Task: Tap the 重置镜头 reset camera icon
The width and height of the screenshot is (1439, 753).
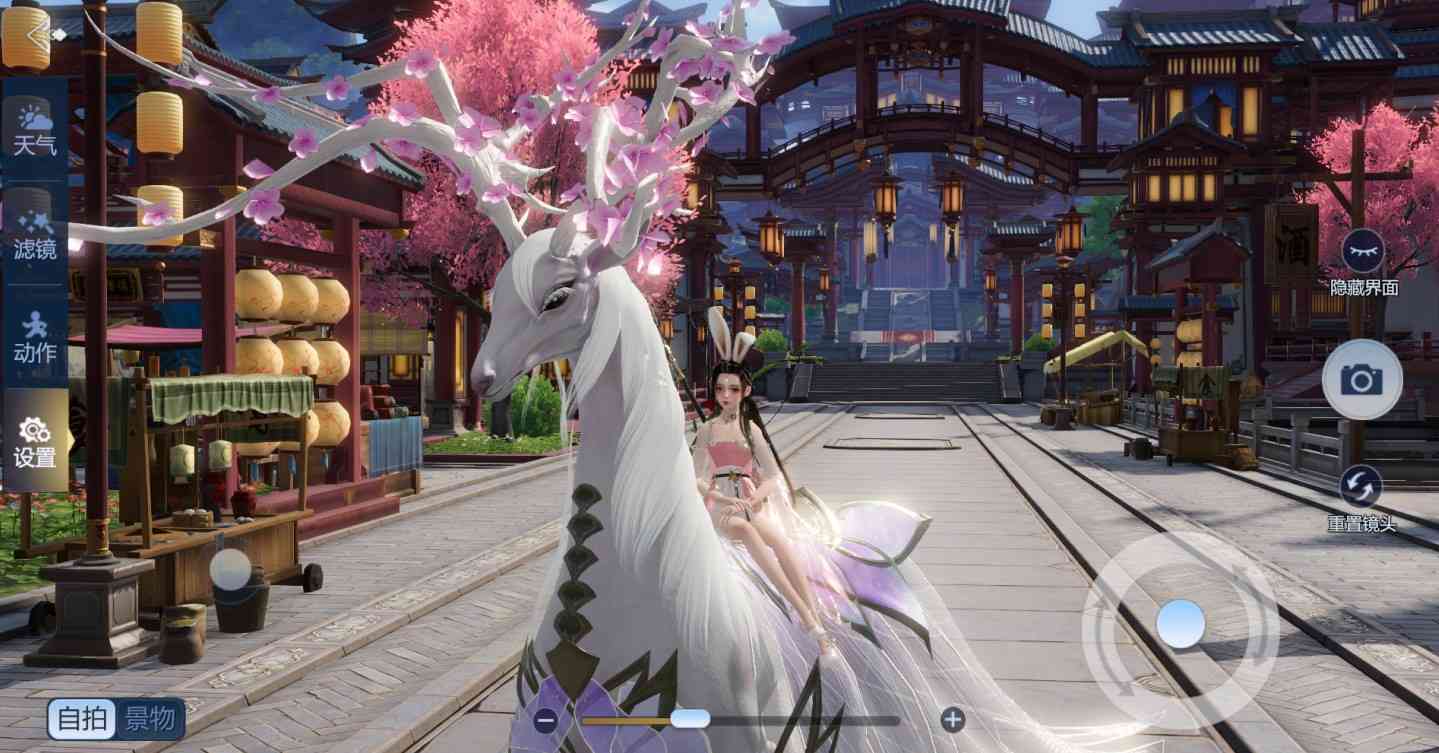Action: pyautogui.click(x=1361, y=487)
